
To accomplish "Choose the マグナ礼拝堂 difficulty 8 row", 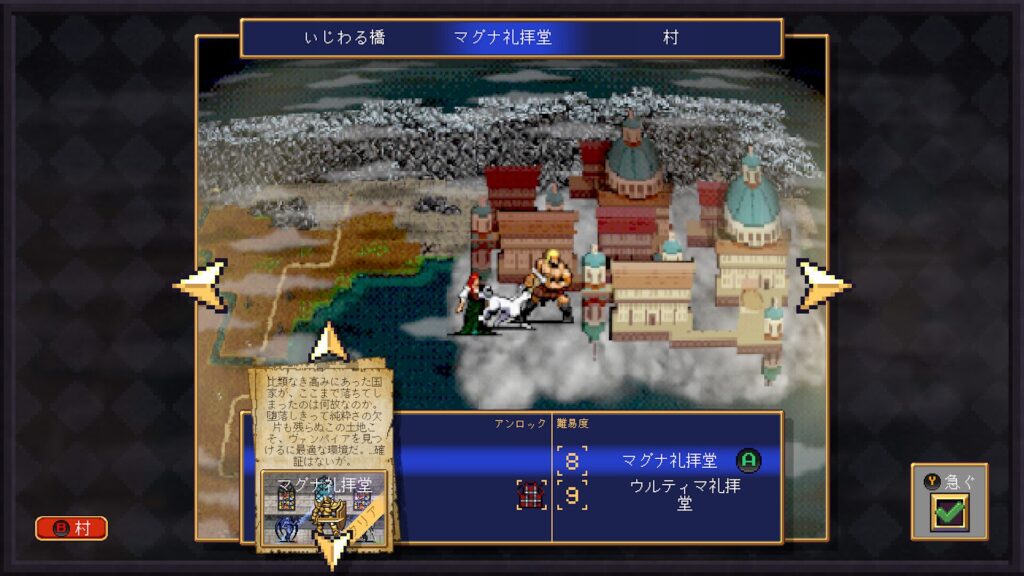I will 665,461.
